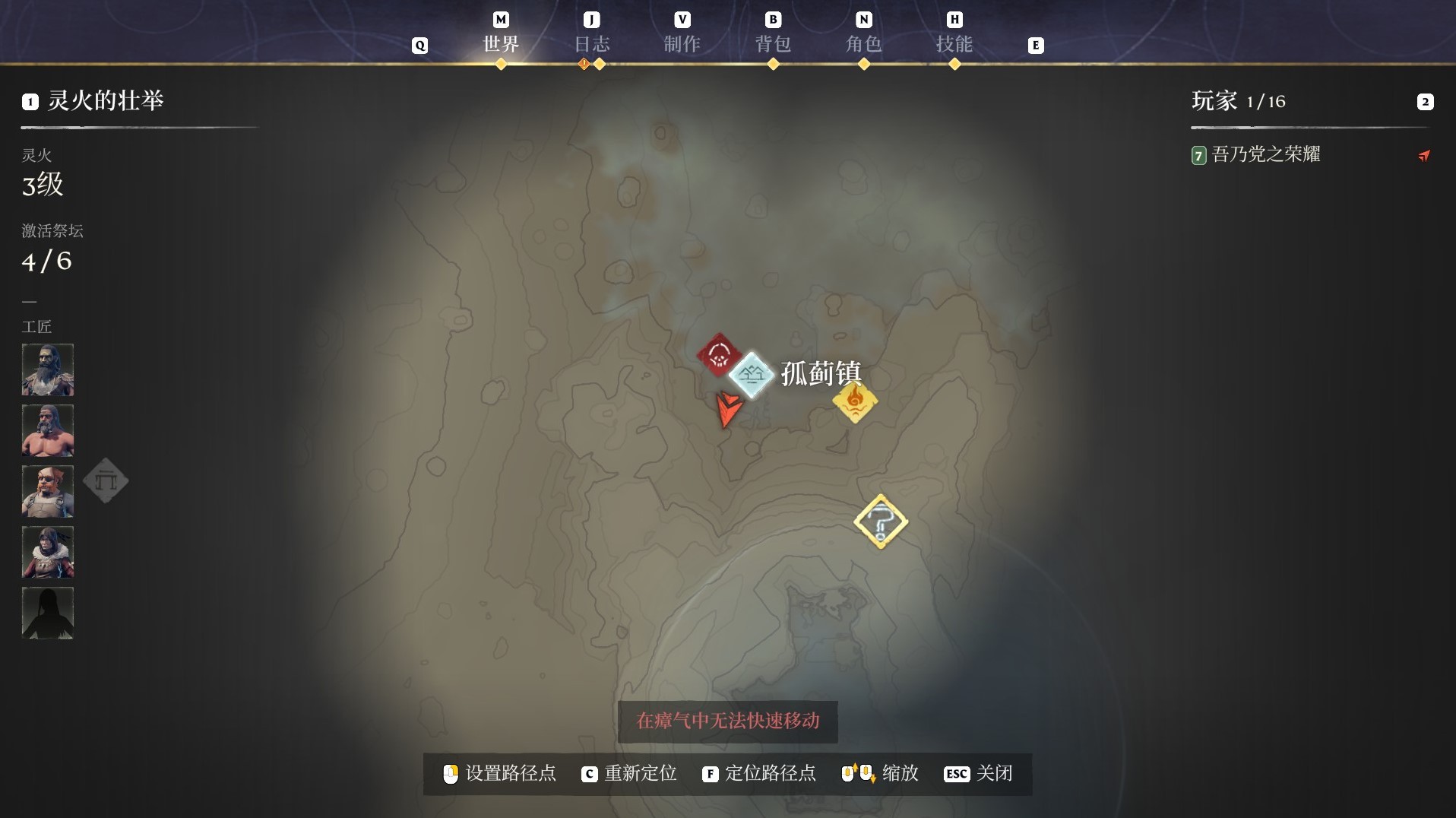Click the red player arrow on map
1456x818 pixels.
[727, 410]
